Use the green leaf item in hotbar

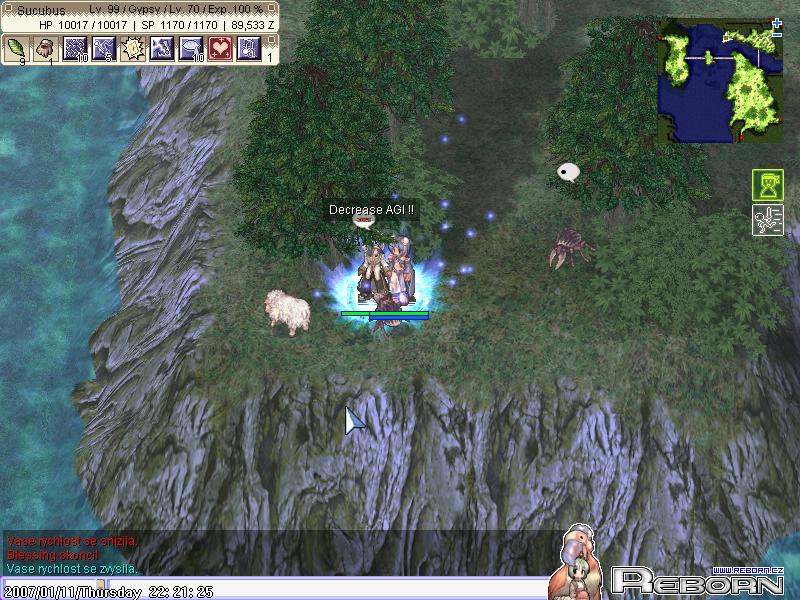click(18, 47)
